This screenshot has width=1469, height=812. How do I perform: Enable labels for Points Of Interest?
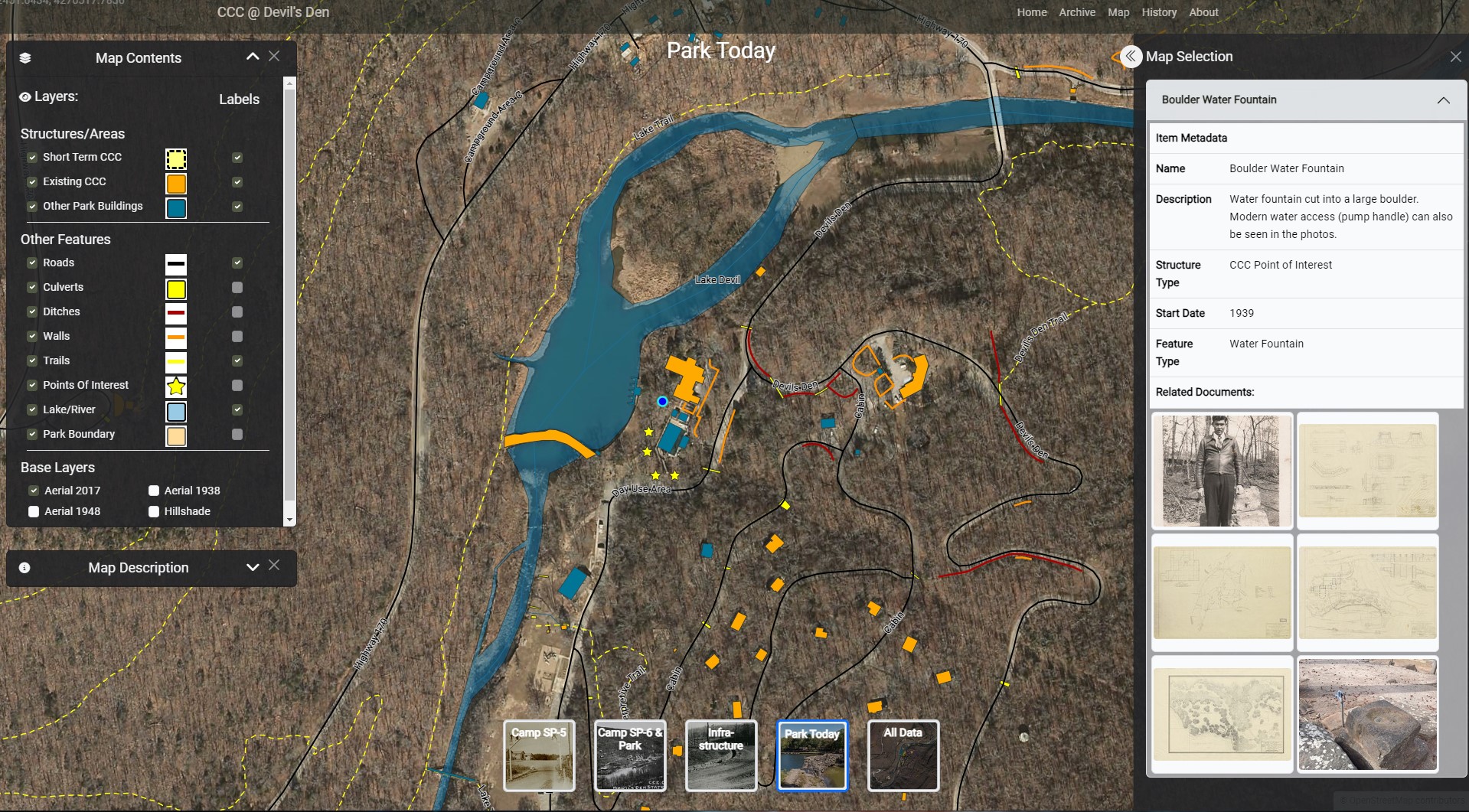(x=237, y=385)
